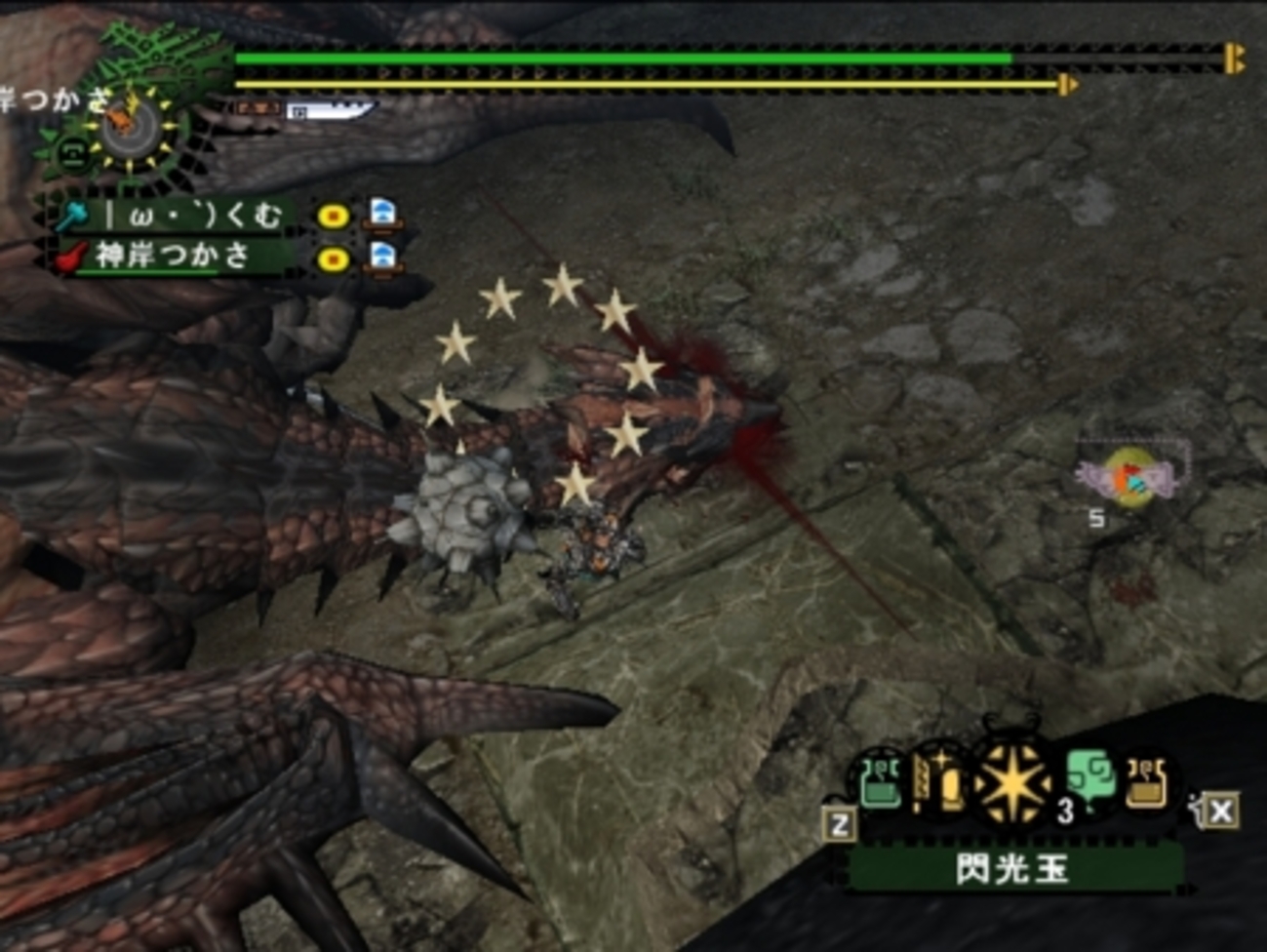Open previous item with the Z key prompt
Image resolution: width=1267 pixels, height=952 pixels.
coord(838,822)
